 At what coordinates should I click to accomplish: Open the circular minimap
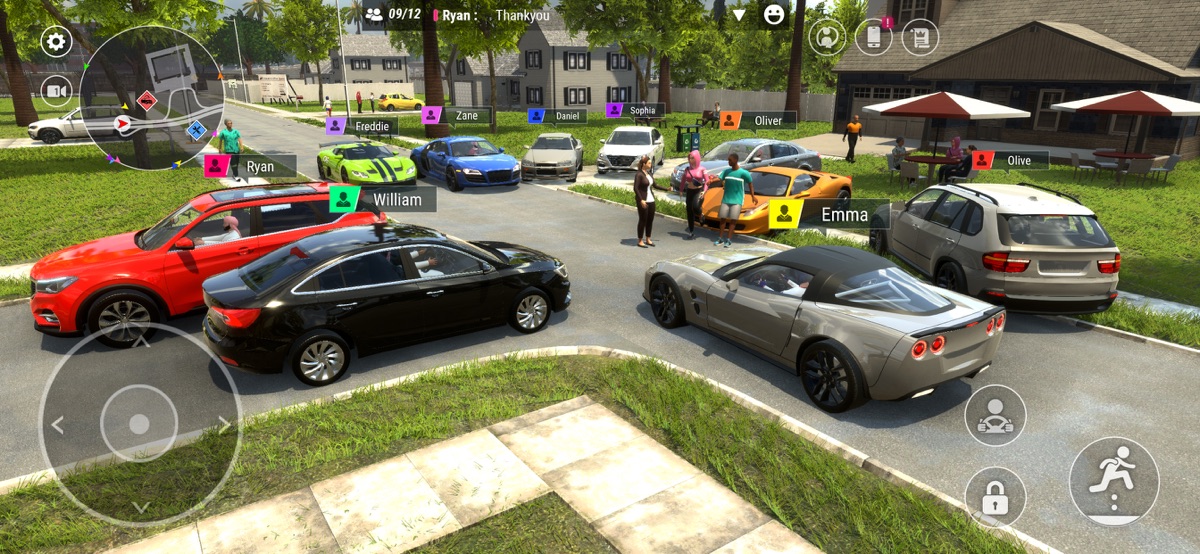coord(152,97)
